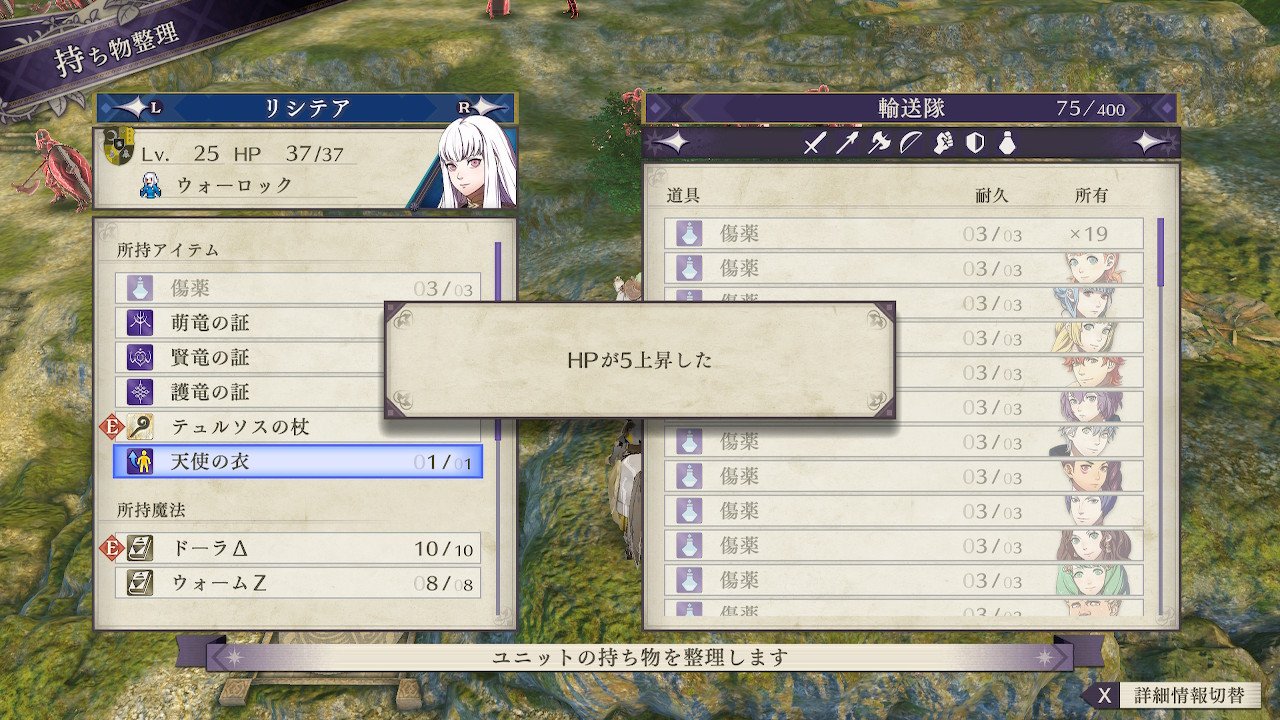Filter convoy by lance icon
1280x720 pixels.
[847, 143]
